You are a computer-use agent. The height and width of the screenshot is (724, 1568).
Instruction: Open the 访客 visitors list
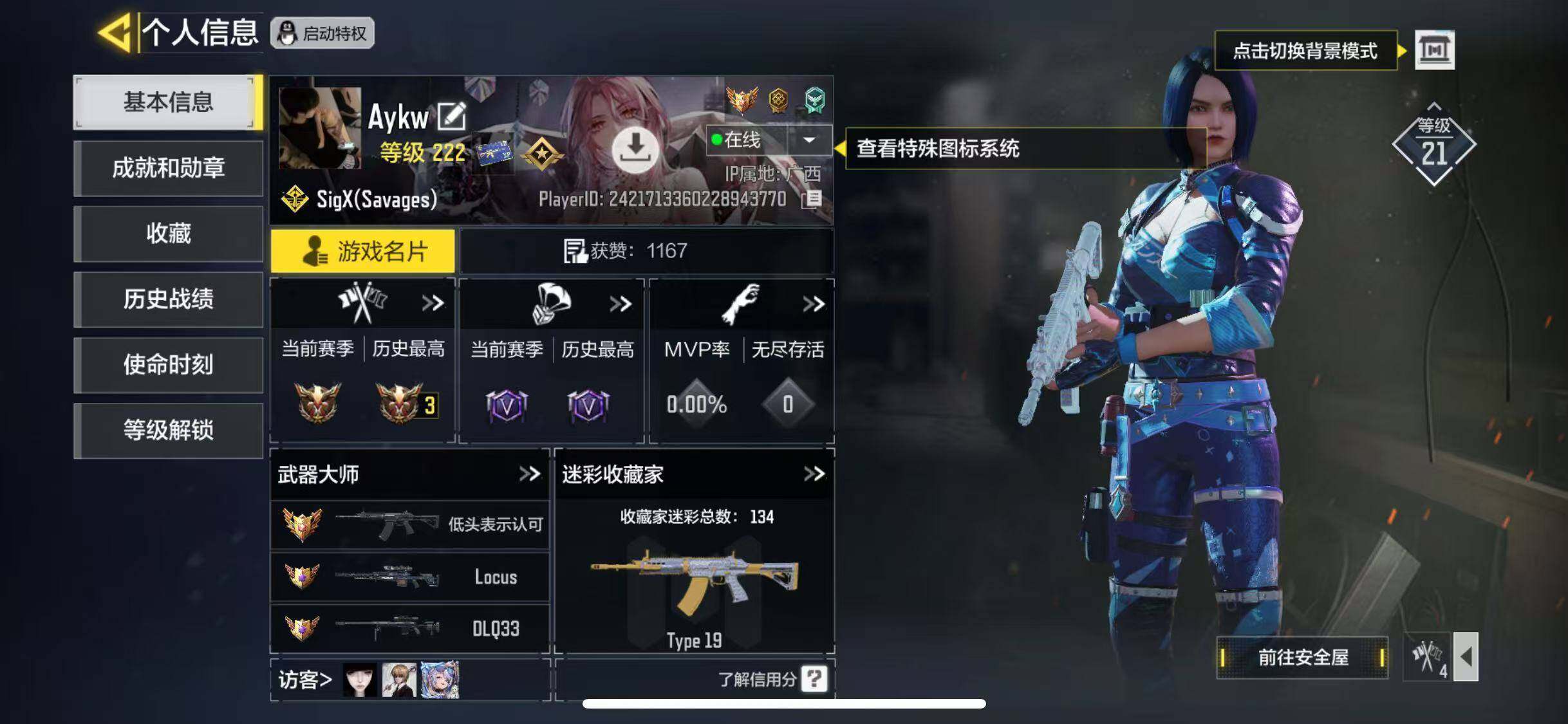tap(305, 680)
